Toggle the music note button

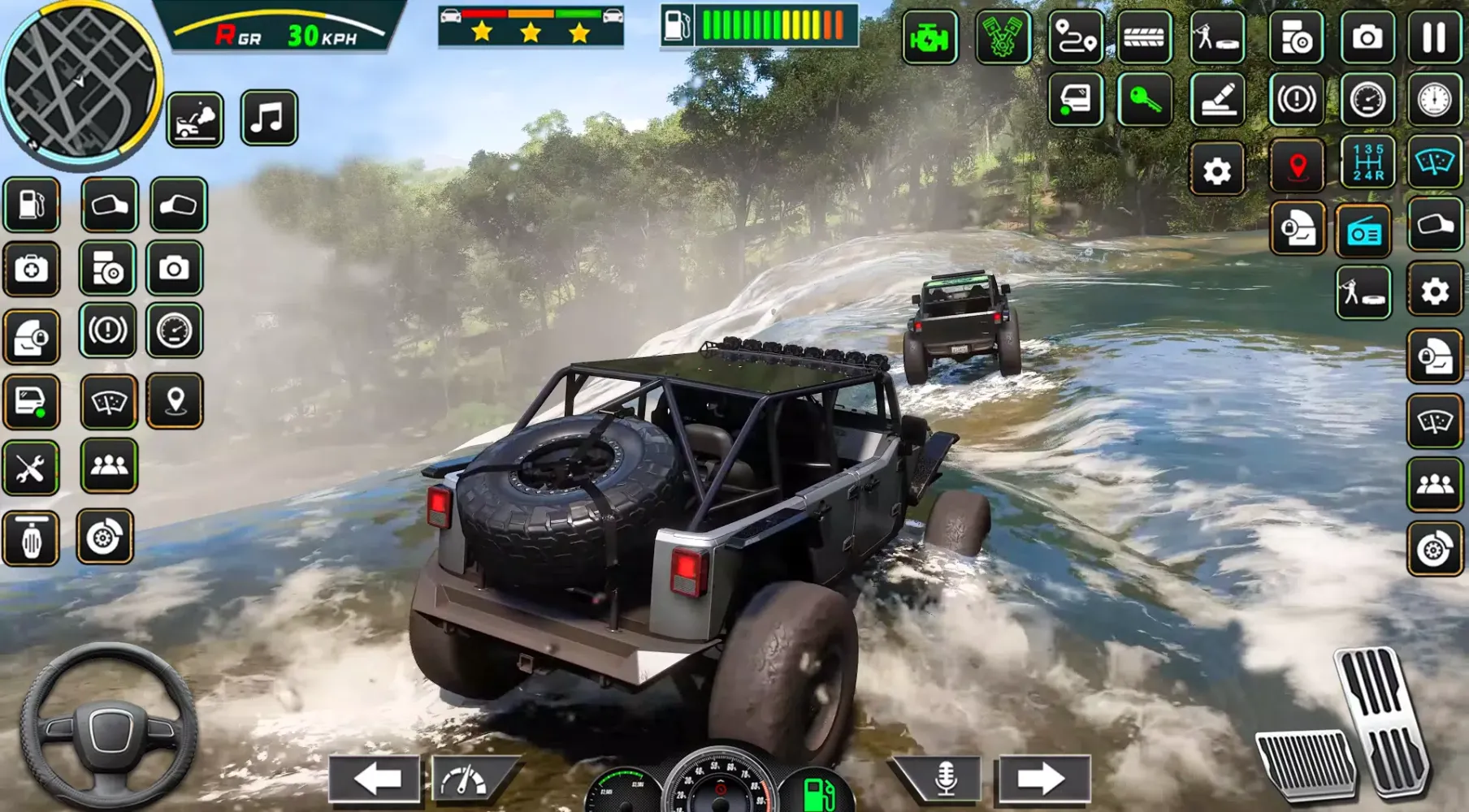(269, 119)
